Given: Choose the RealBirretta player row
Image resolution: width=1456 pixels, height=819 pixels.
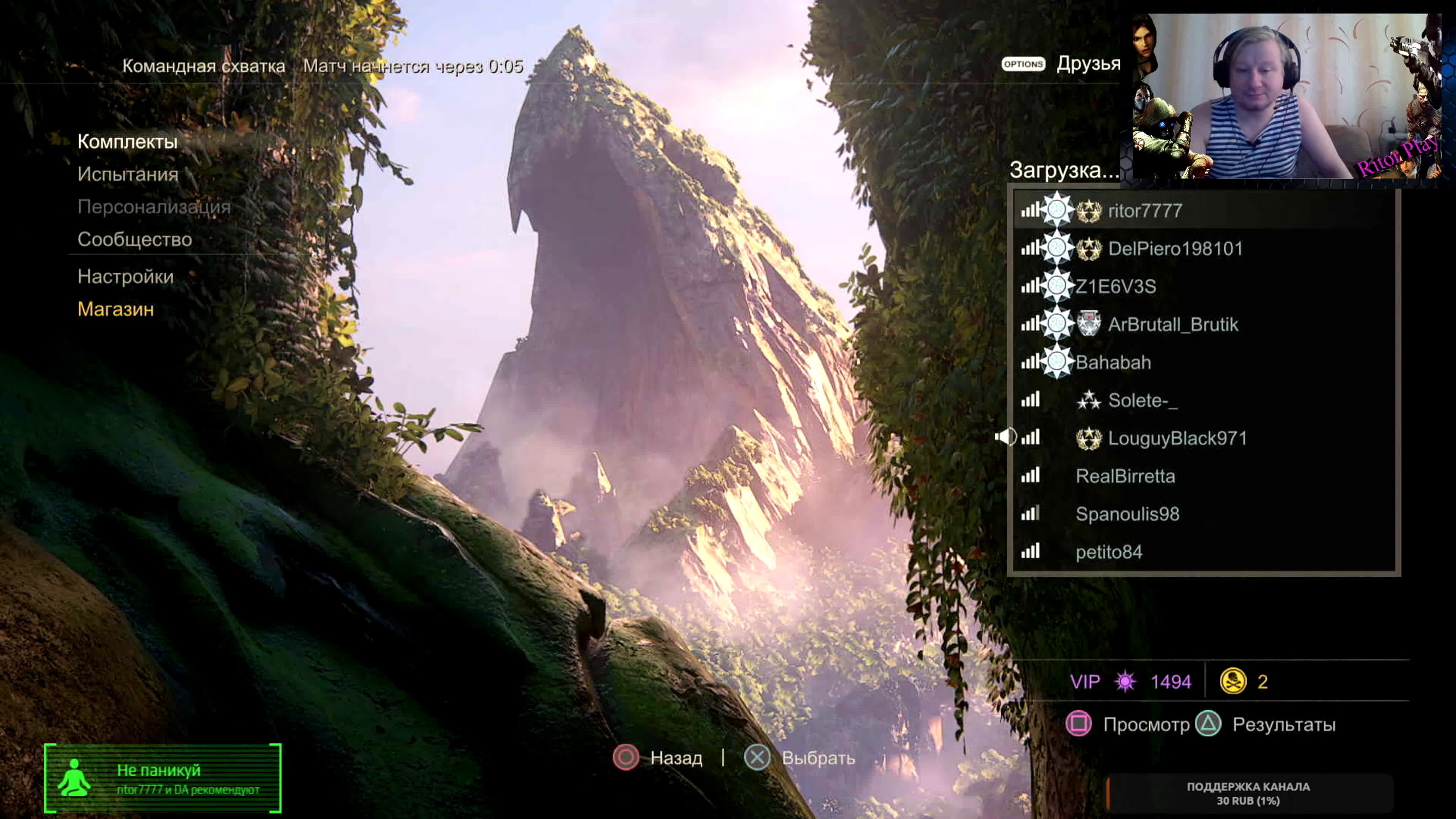Looking at the screenshot, I should [1125, 476].
